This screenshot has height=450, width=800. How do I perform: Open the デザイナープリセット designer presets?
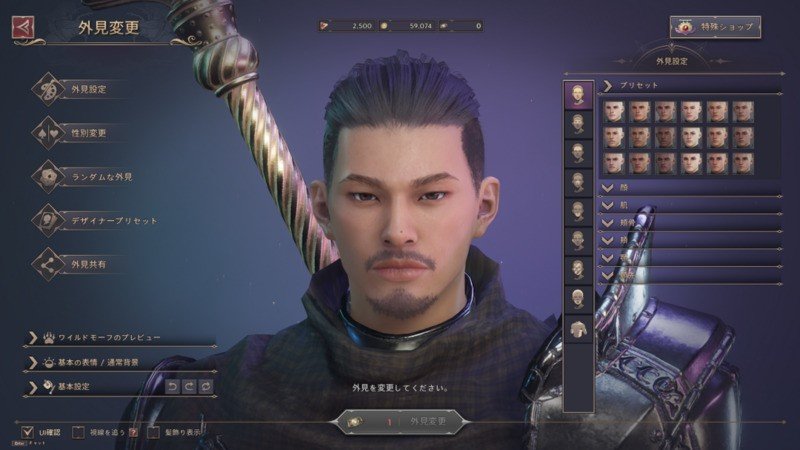tap(108, 220)
